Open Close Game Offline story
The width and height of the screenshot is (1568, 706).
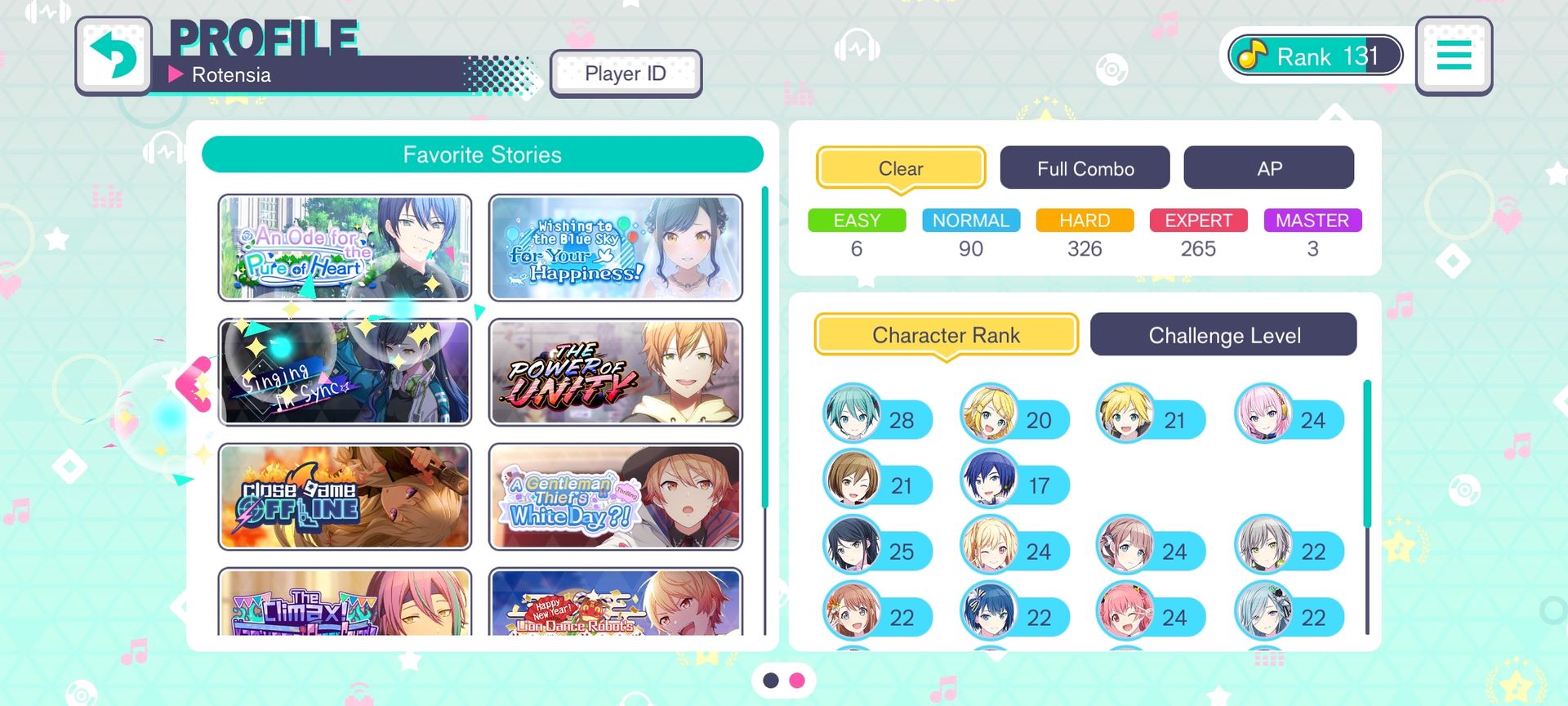345,497
